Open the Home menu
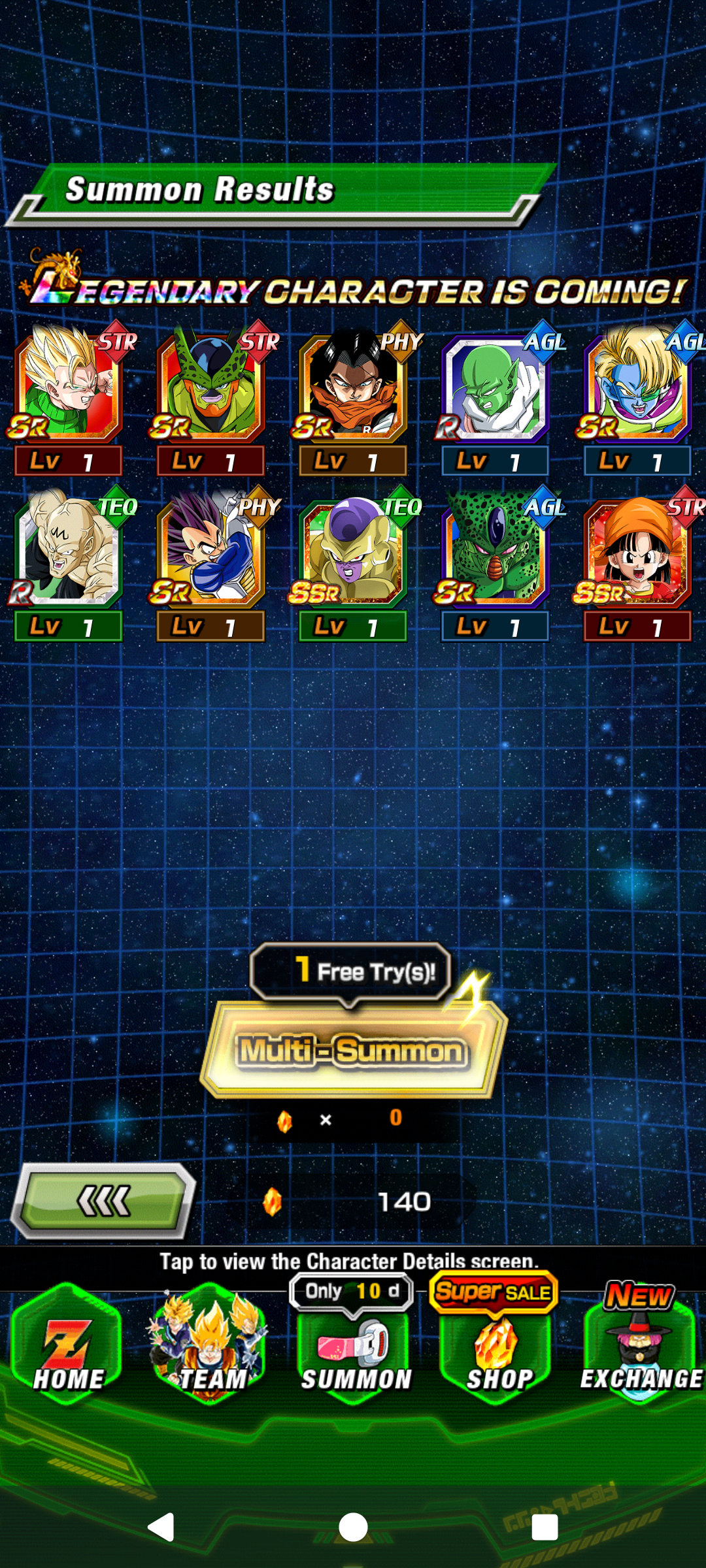This screenshot has width=706, height=1568. click(68, 1347)
